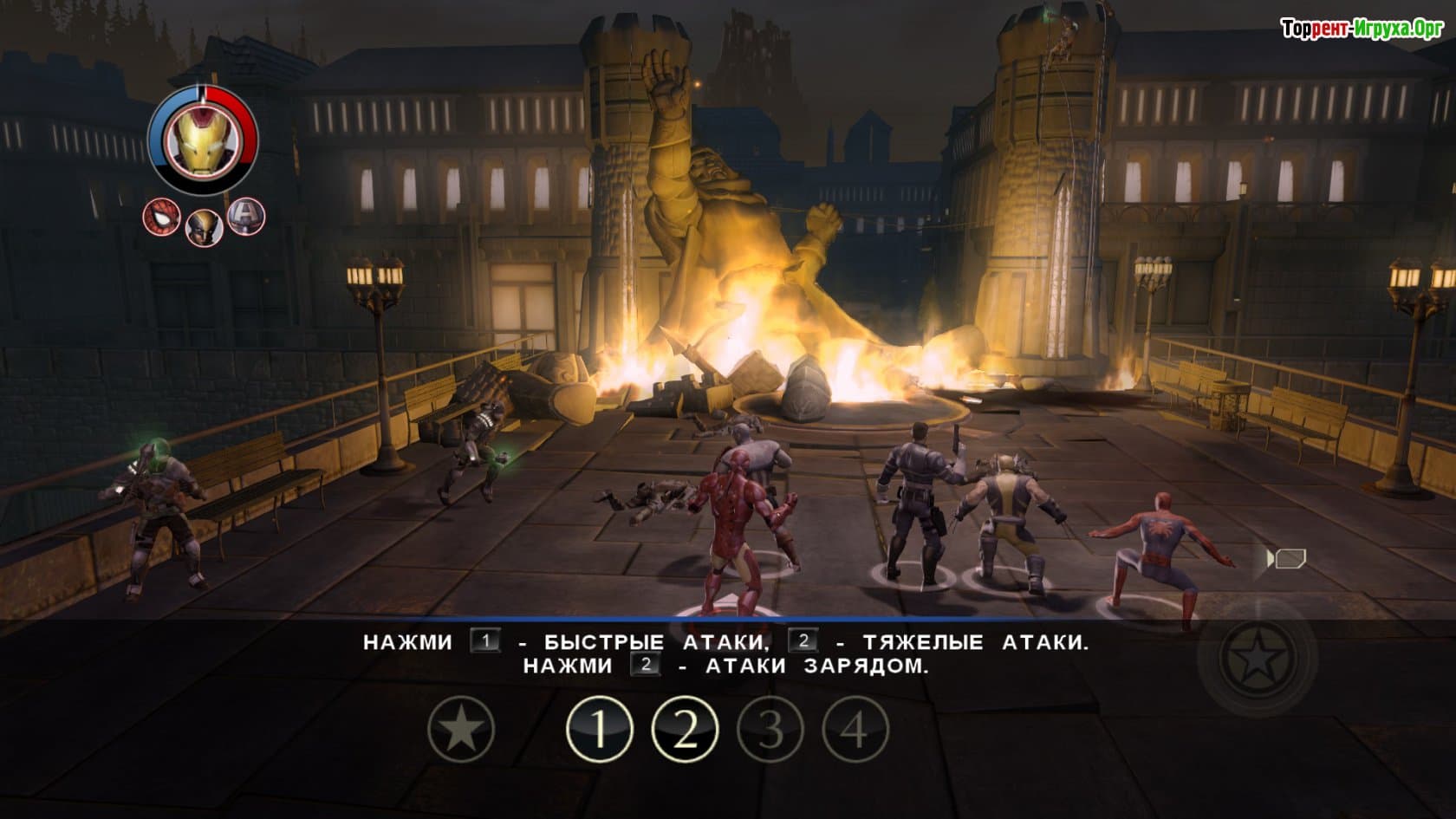Switch to the Wolverine hero portrait
1456x819 pixels.
coord(204,226)
